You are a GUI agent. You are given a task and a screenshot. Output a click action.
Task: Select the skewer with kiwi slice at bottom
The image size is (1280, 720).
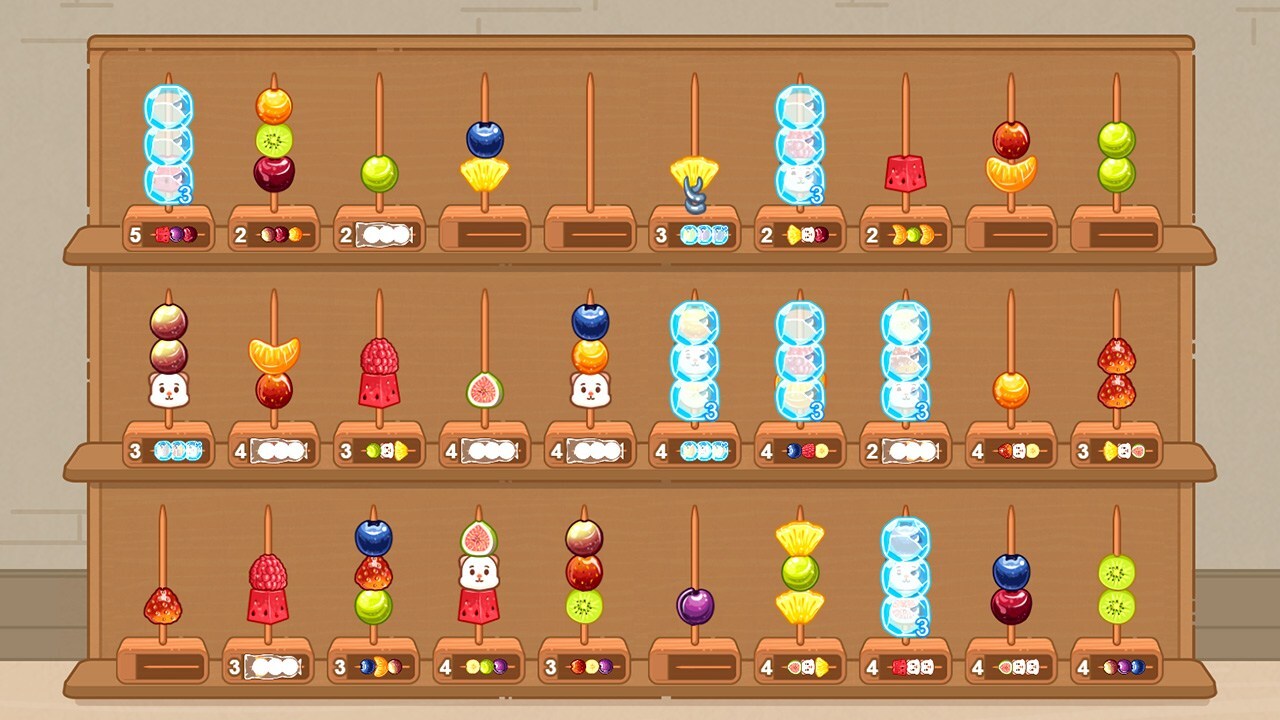coord(584,572)
